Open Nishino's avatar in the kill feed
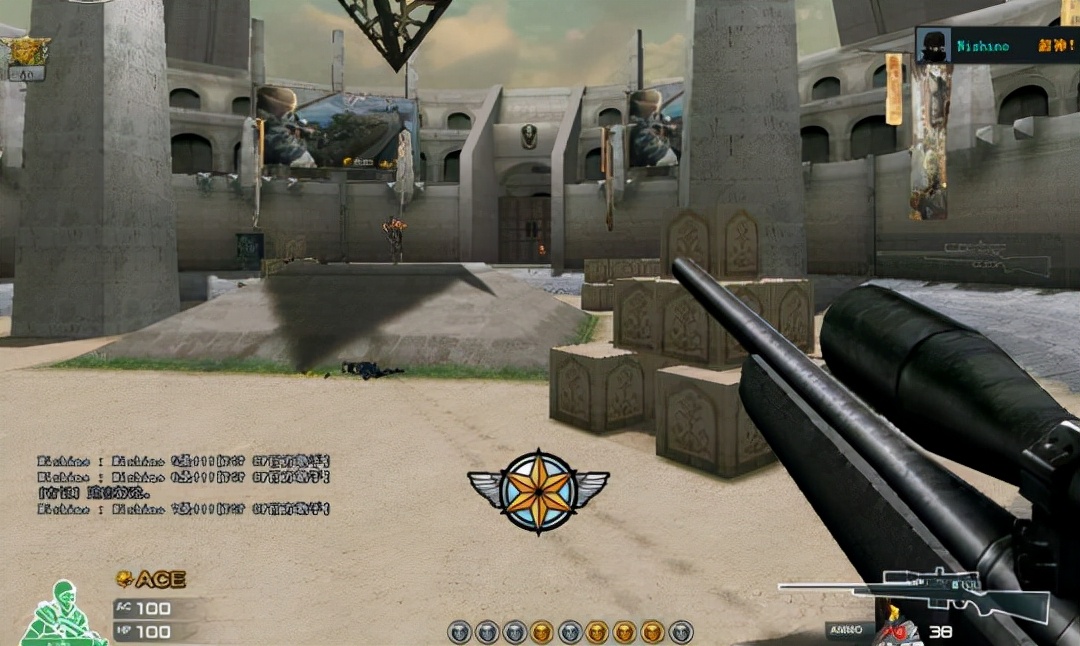 coord(933,46)
